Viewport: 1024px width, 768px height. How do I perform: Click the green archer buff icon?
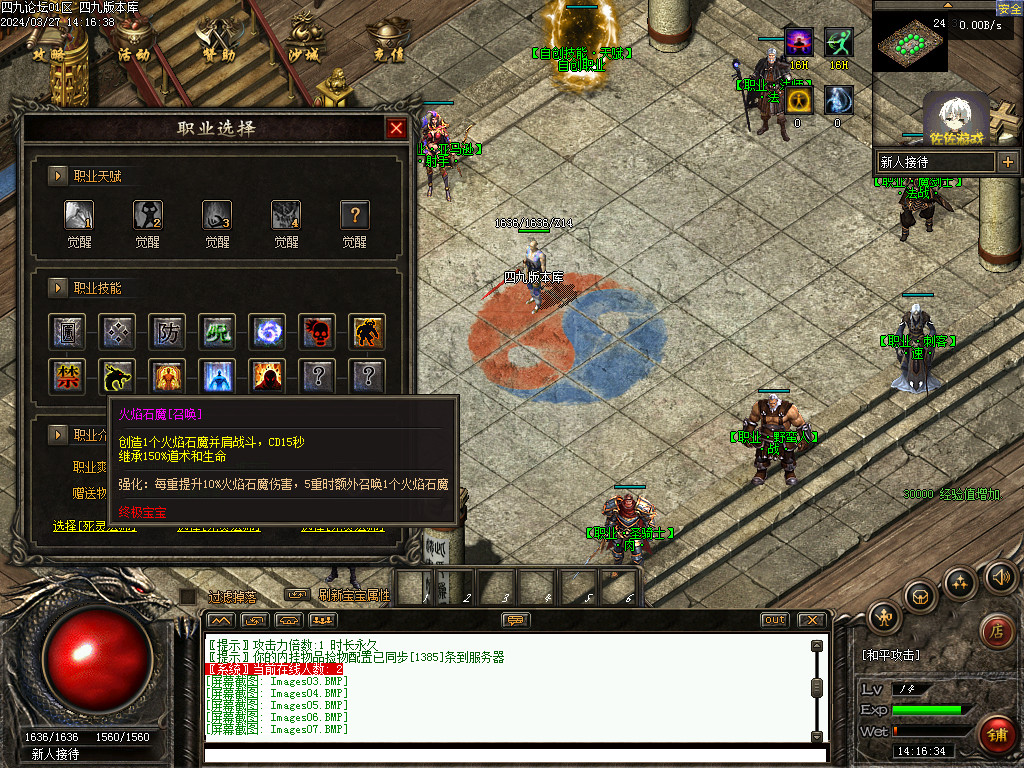click(x=838, y=42)
